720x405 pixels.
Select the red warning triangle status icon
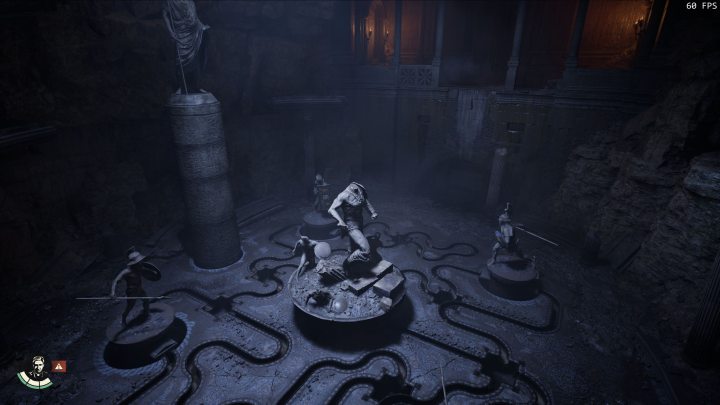tap(60, 367)
